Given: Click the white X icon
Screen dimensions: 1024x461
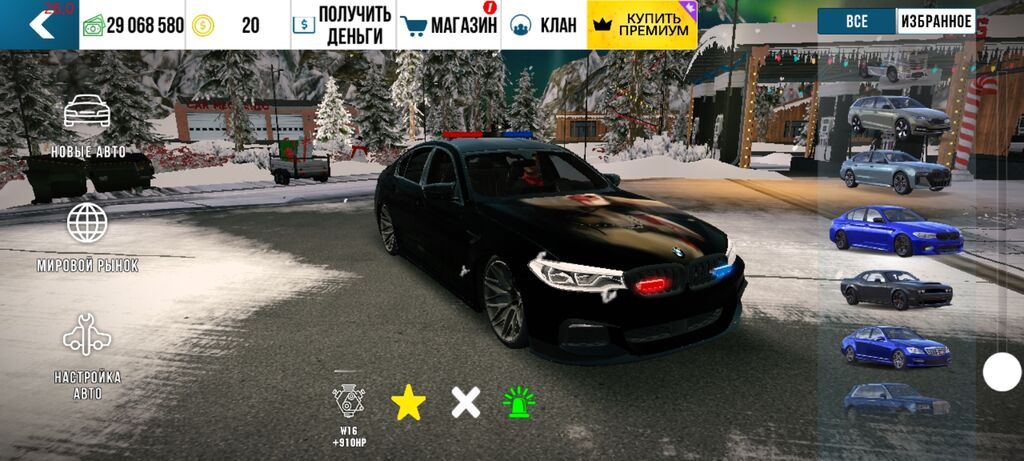Looking at the screenshot, I should (465, 402).
